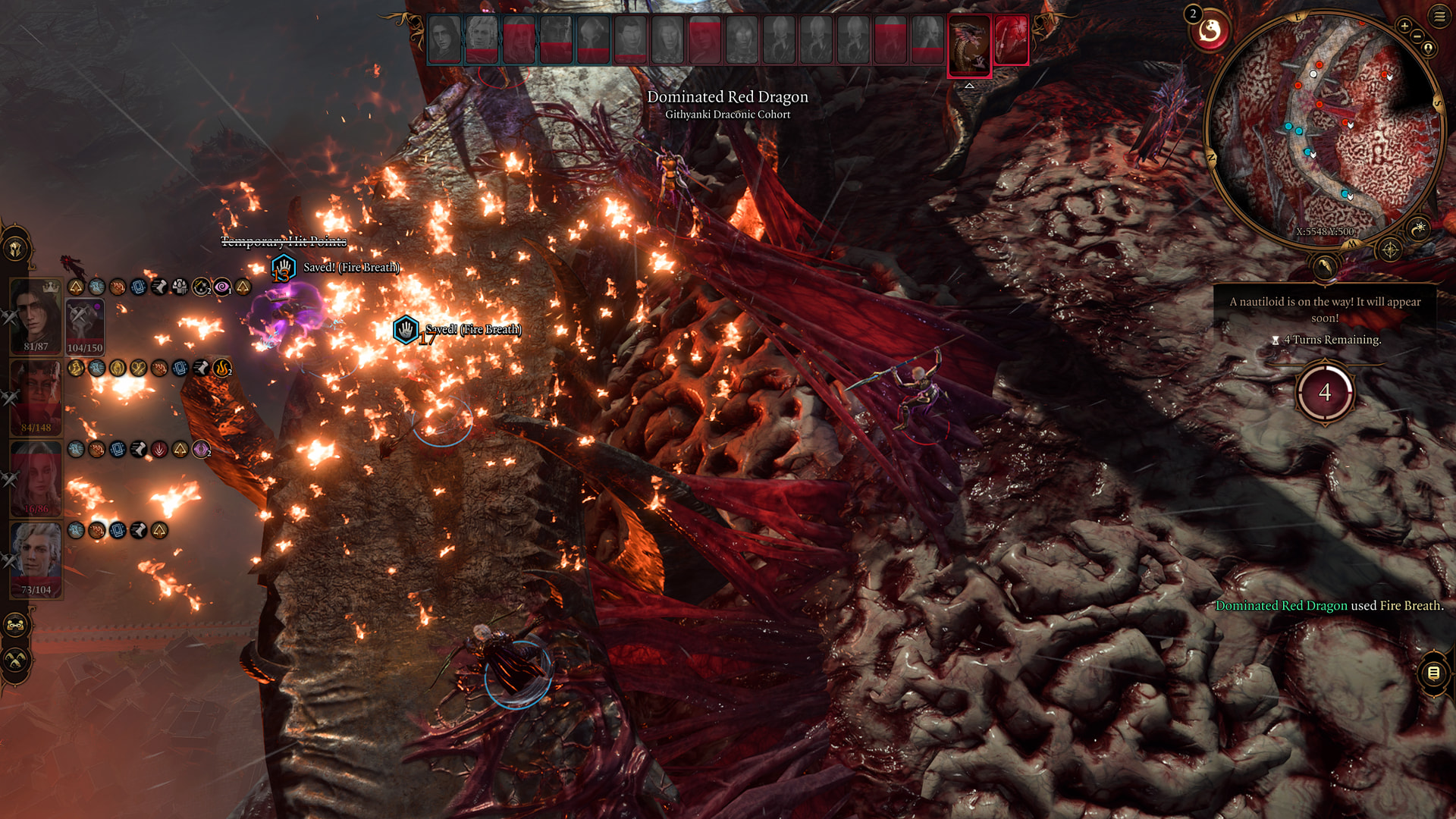Select the red-skinned horned companion portrait
Screen dimensions: 1456x819
[36, 396]
